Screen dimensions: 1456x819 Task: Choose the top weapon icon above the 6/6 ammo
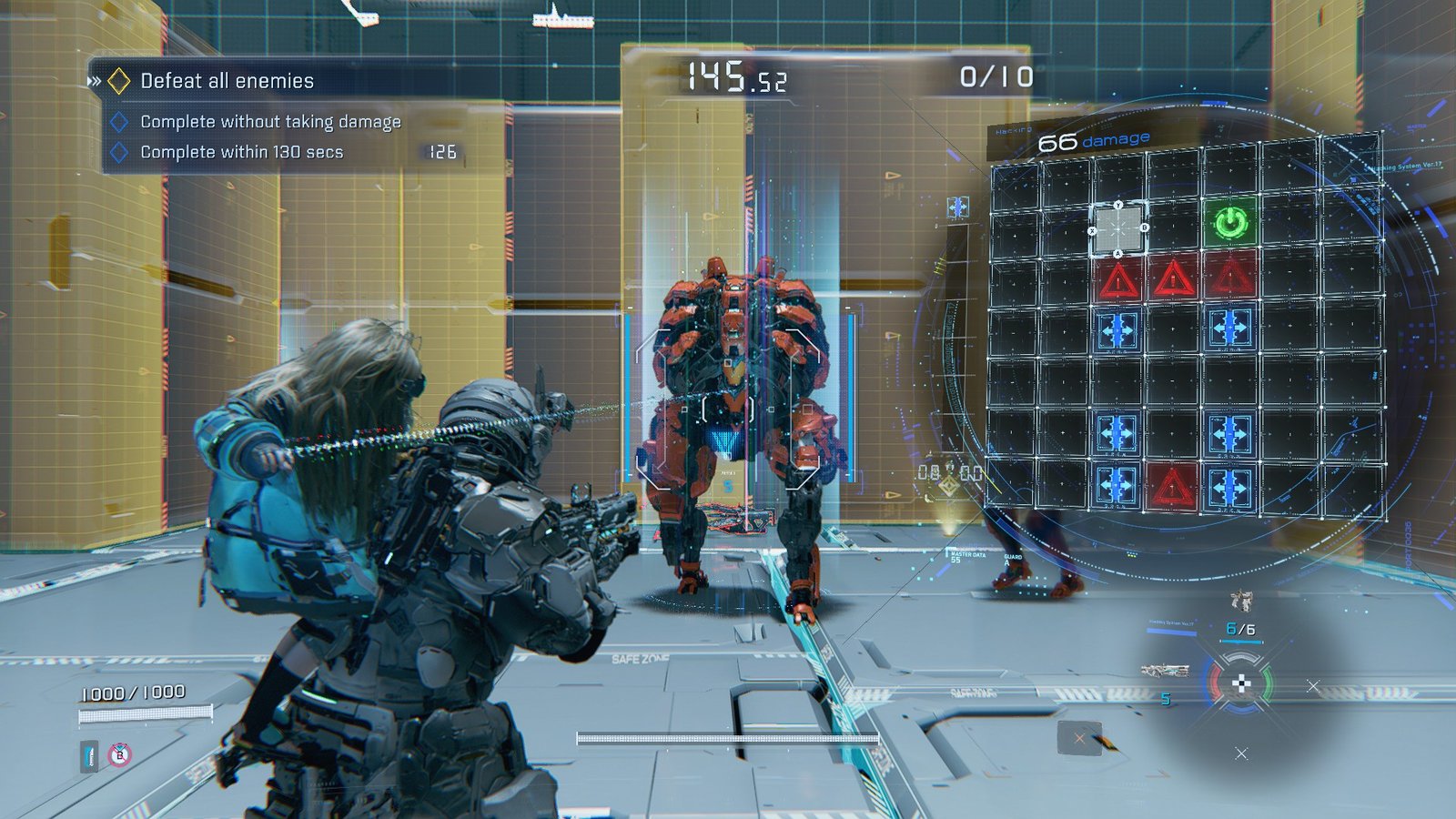pyautogui.click(x=1241, y=600)
